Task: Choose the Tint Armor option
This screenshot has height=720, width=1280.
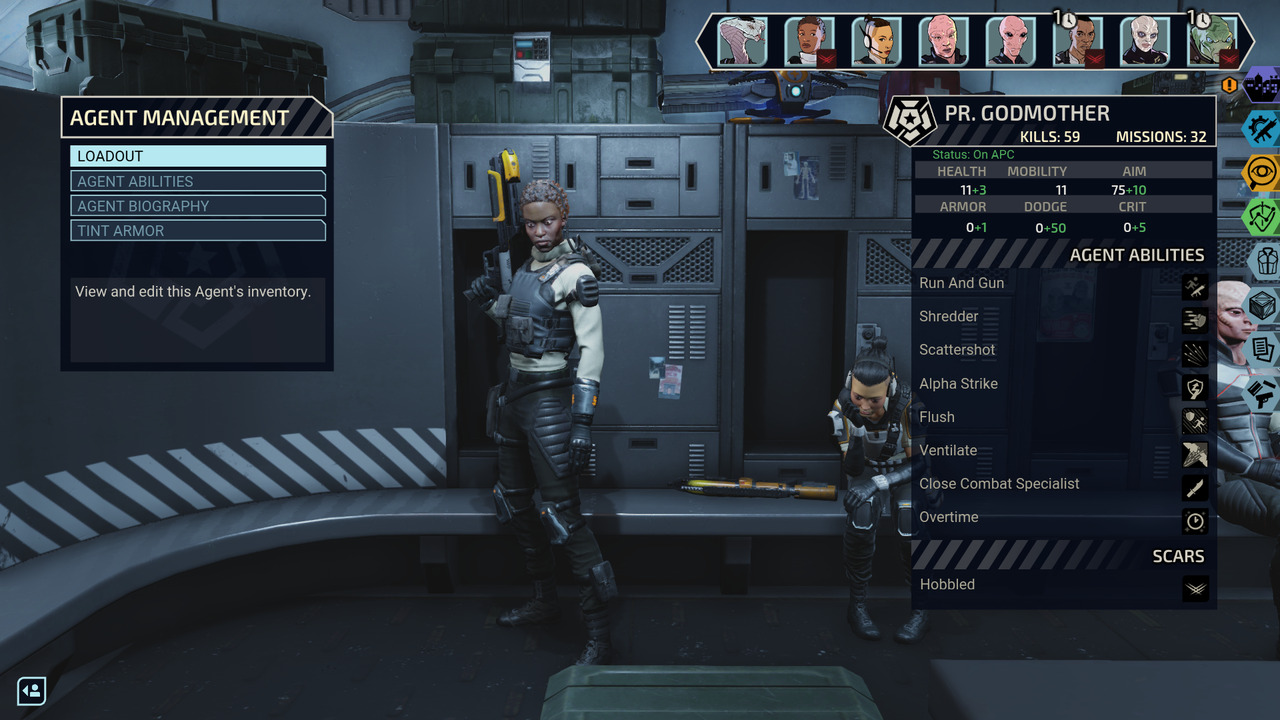Action: pyautogui.click(x=198, y=231)
